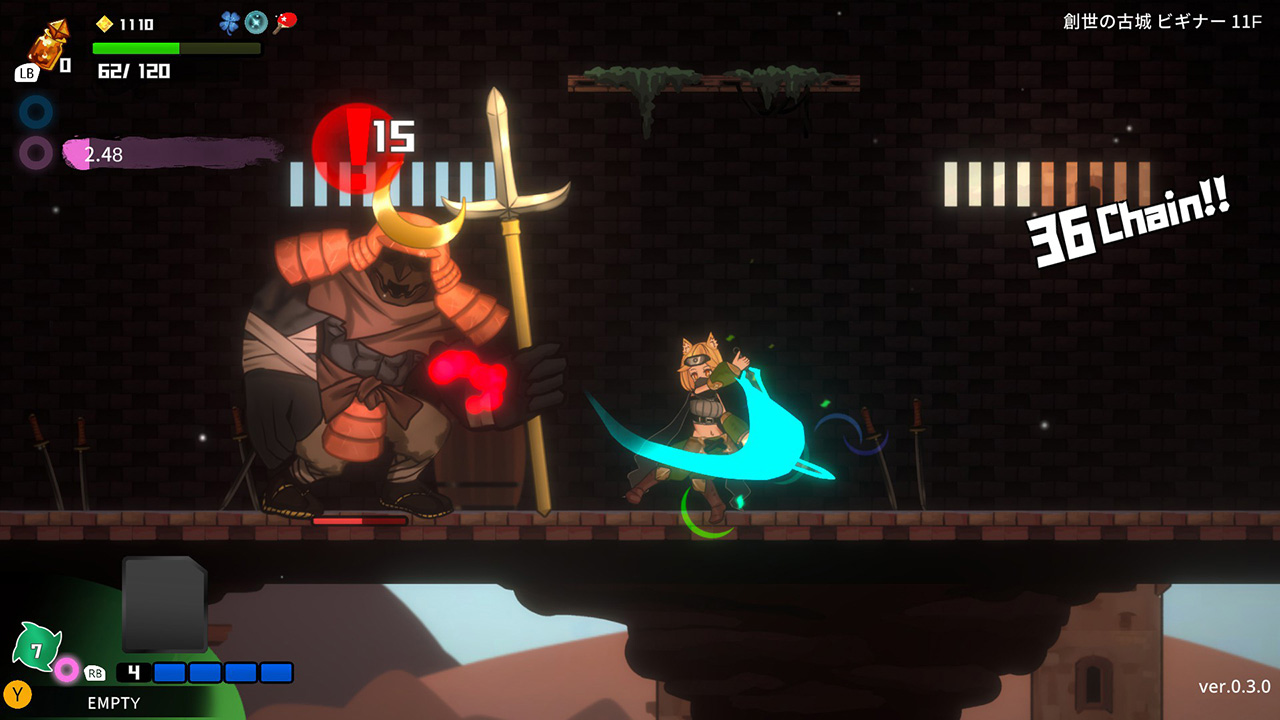The width and height of the screenshot is (1280, 720).
Task: Click the purple ring gauge icon
Action: (36, 153)
